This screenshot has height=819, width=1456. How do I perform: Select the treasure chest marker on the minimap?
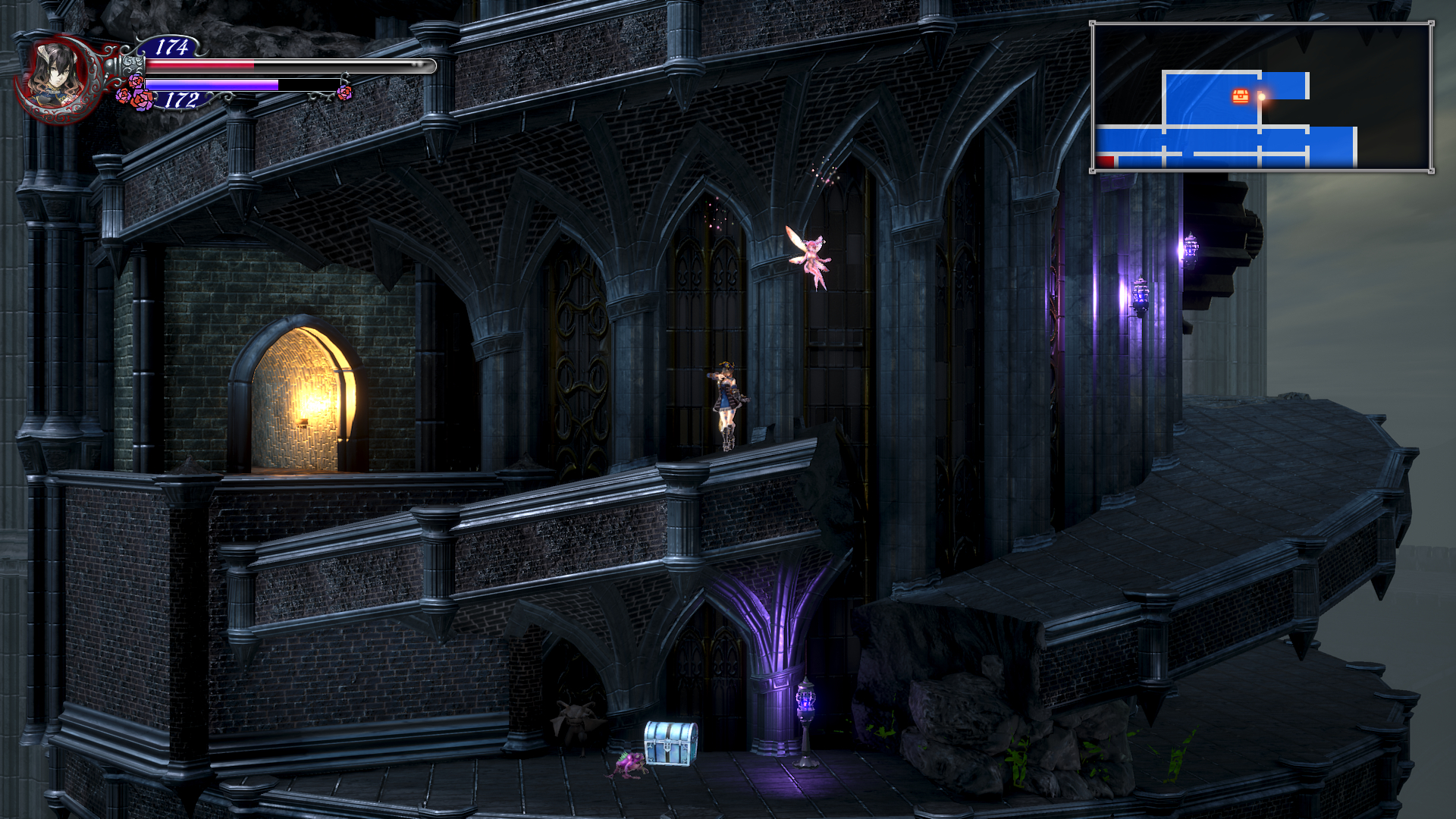click(1241, 96)
